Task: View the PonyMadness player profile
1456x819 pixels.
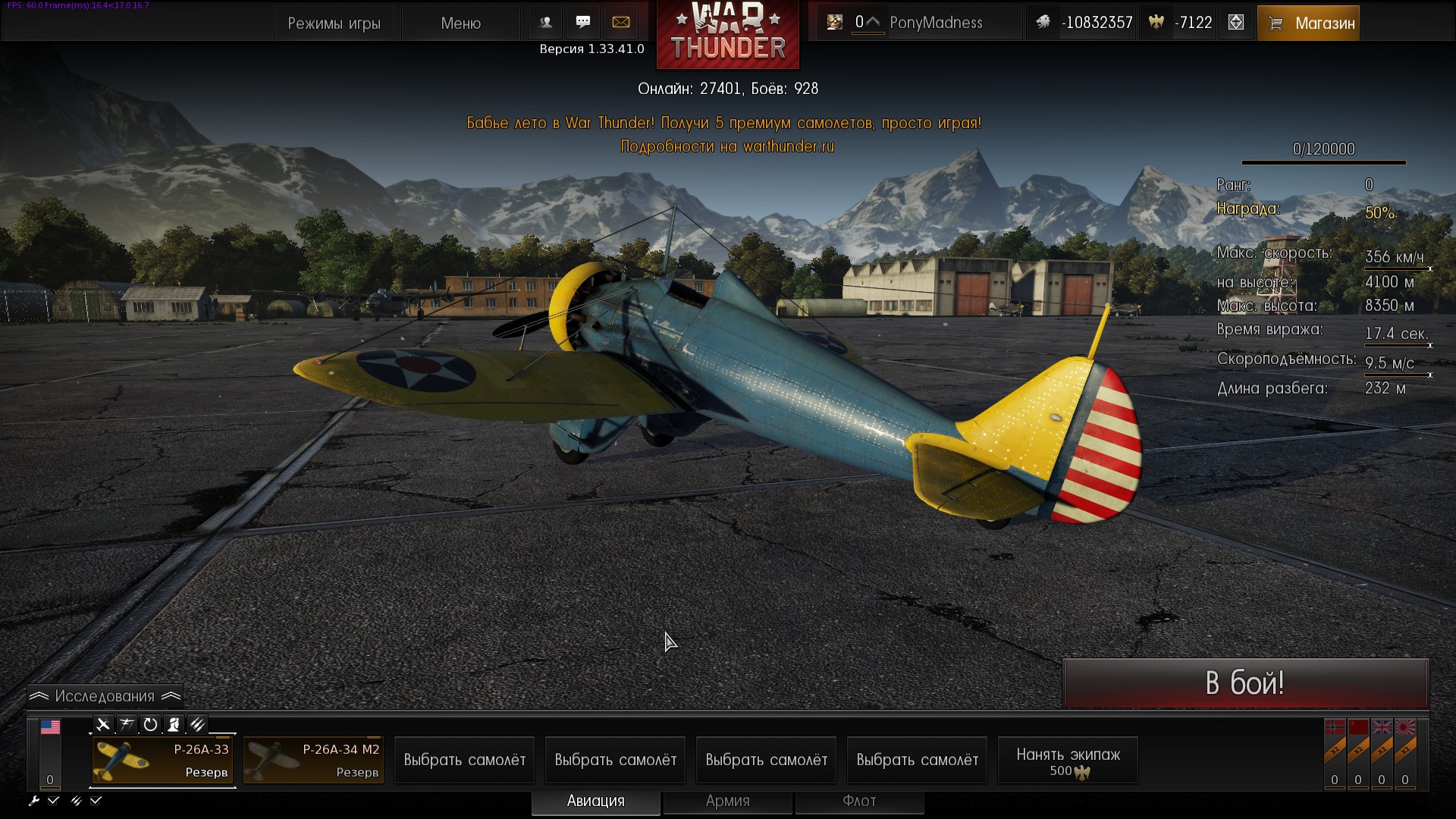Action: pyautogui.click(x=935, y=23)
